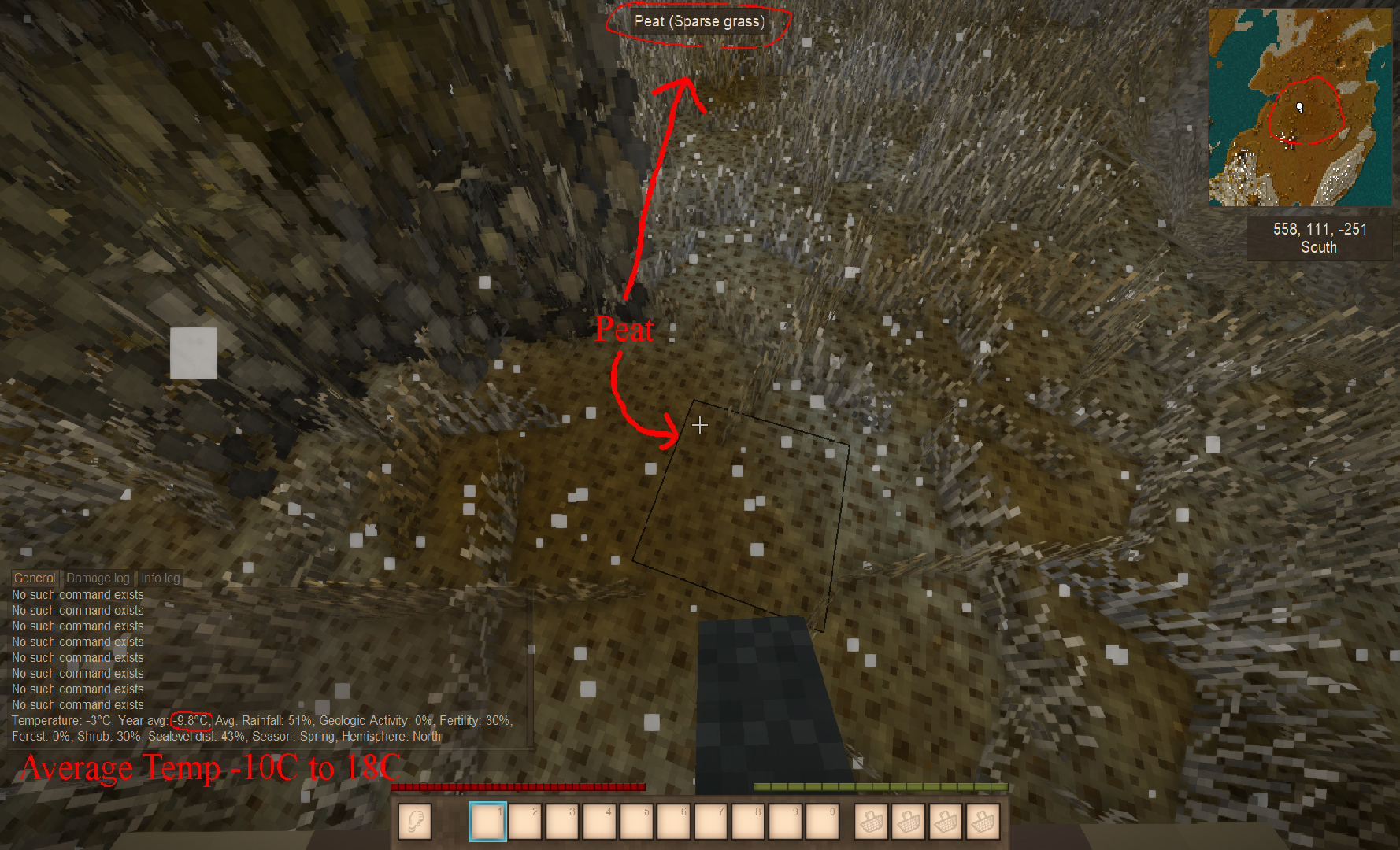Open the Damage log tab
Viewport: 1400px width, 850px height.
coord(98,578)
